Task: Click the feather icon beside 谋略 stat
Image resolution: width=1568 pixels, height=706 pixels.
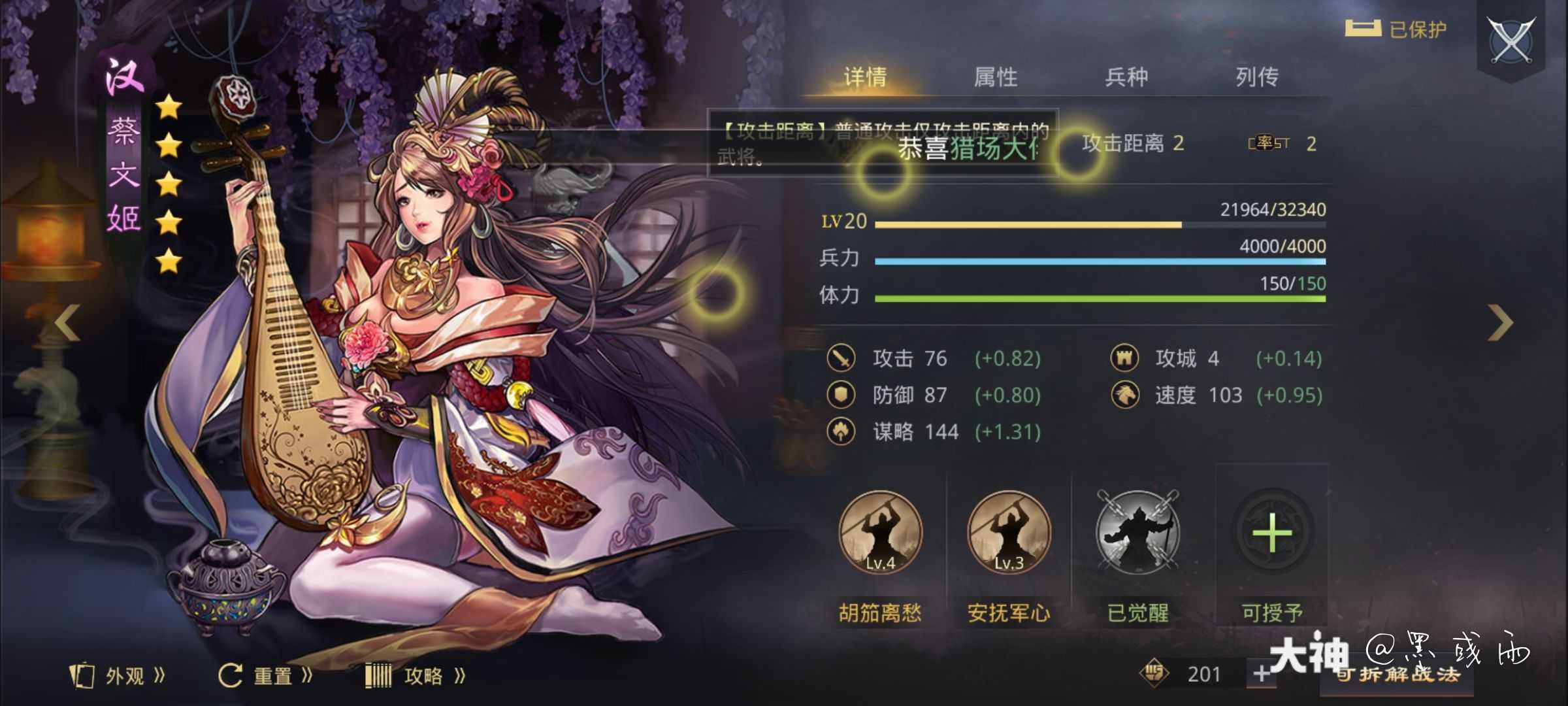Action: click(842, 431)
